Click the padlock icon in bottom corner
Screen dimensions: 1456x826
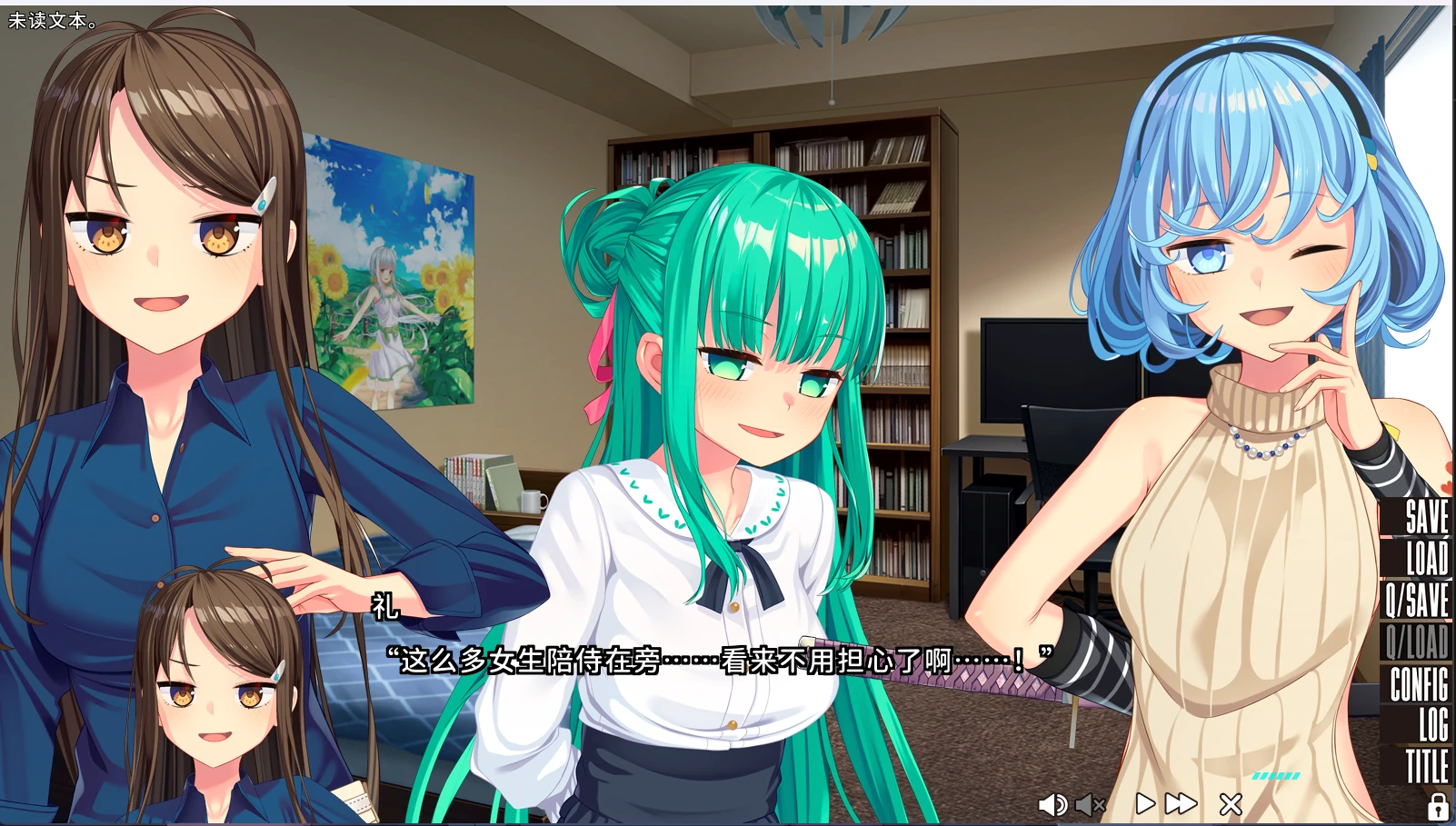pos(1437,805)
